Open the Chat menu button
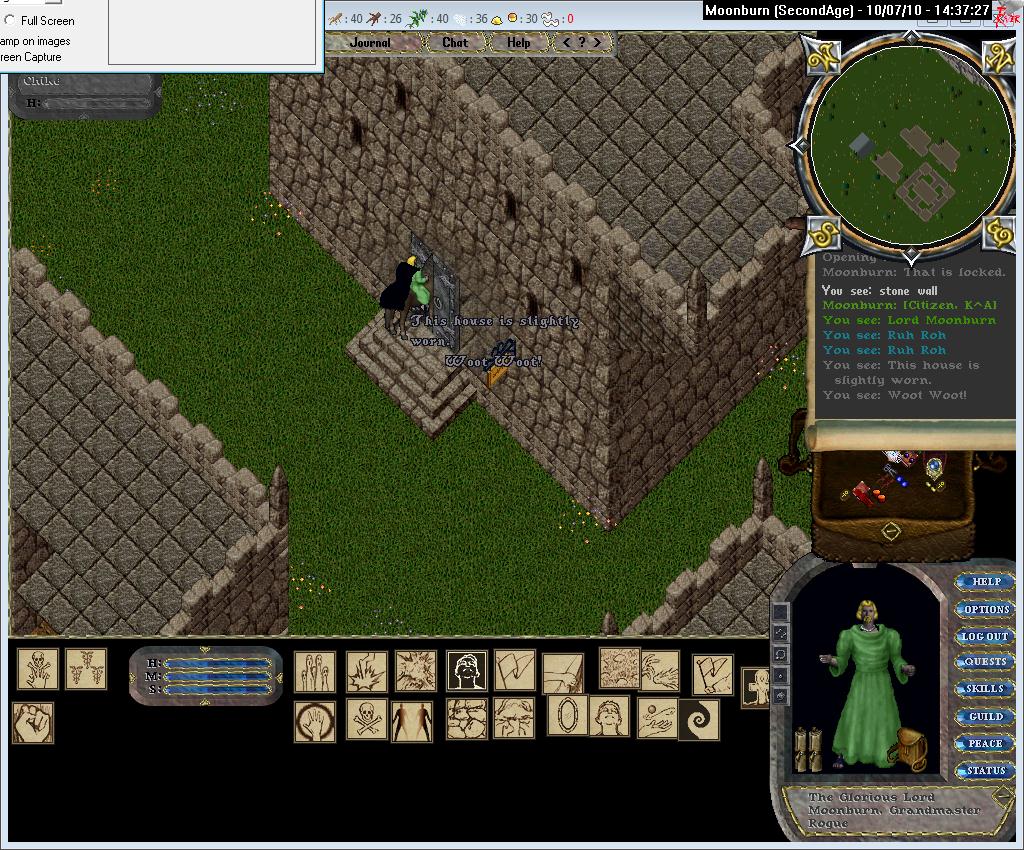Image resolution: width=1024 pixels, height=850 pixels. coord(455,43)
